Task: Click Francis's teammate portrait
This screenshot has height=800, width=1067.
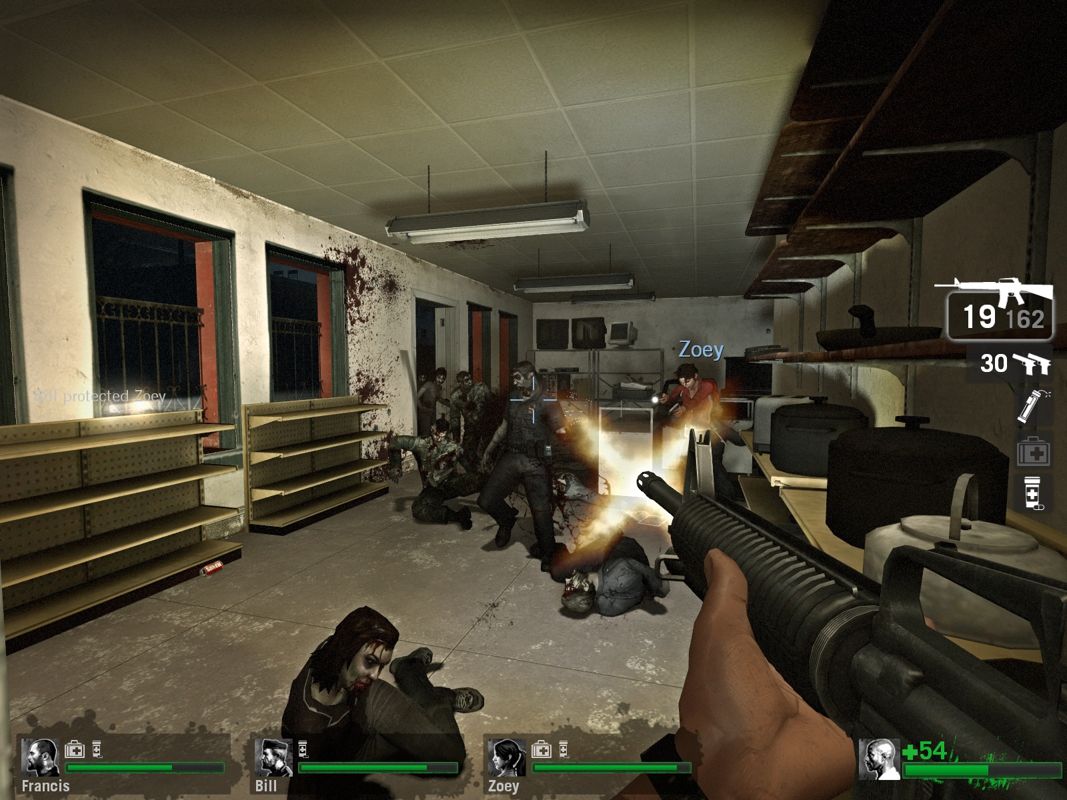Action: [x=41, y=758]
